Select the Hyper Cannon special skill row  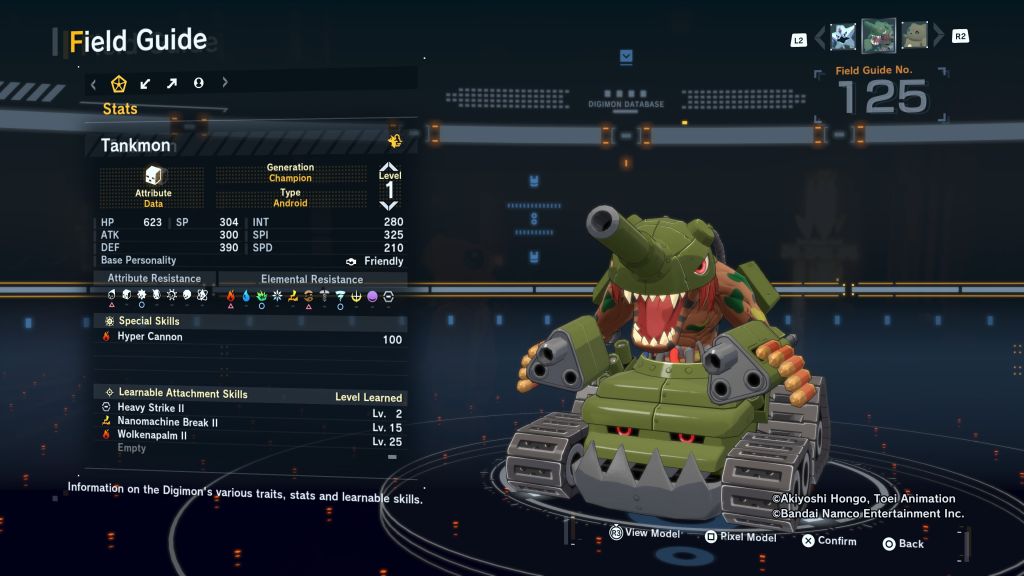click(x=251, y=338)
